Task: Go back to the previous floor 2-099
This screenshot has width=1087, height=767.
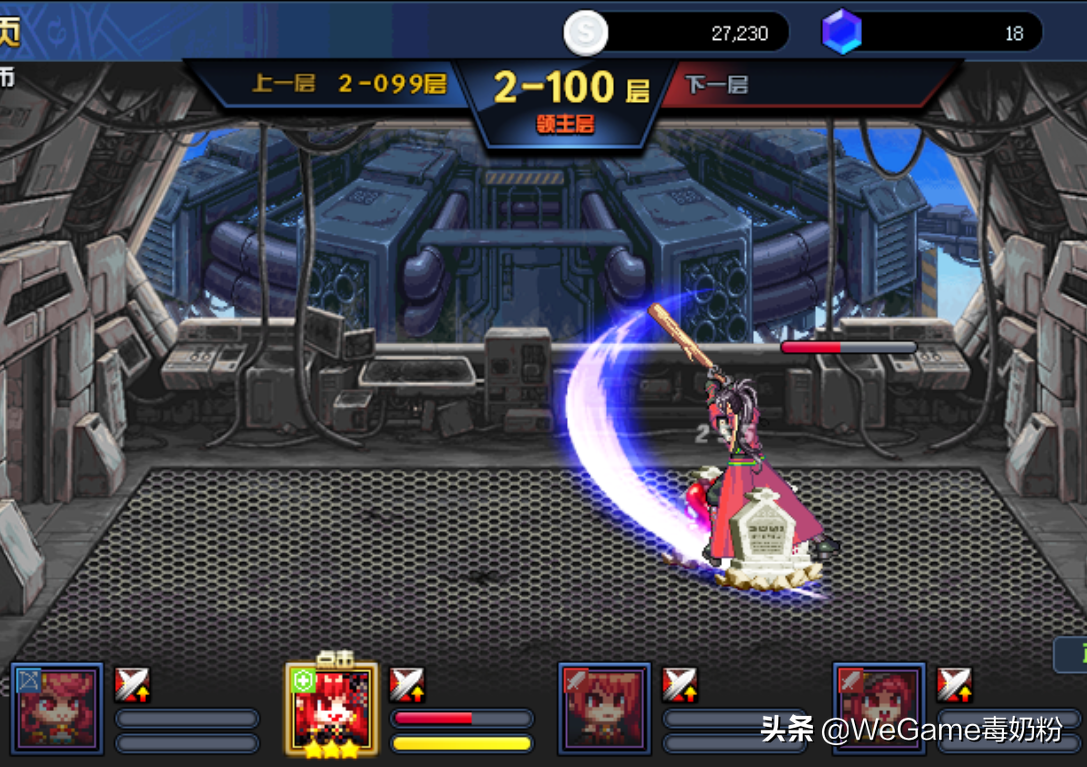Action: coord(347,84)
